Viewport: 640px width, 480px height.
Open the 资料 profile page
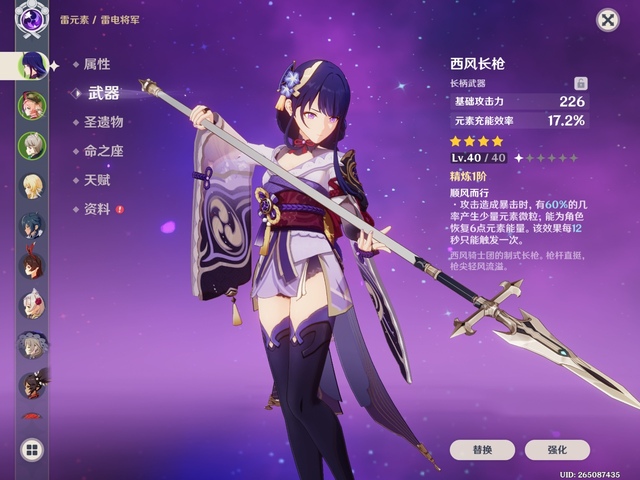click(x=97, y=209)
